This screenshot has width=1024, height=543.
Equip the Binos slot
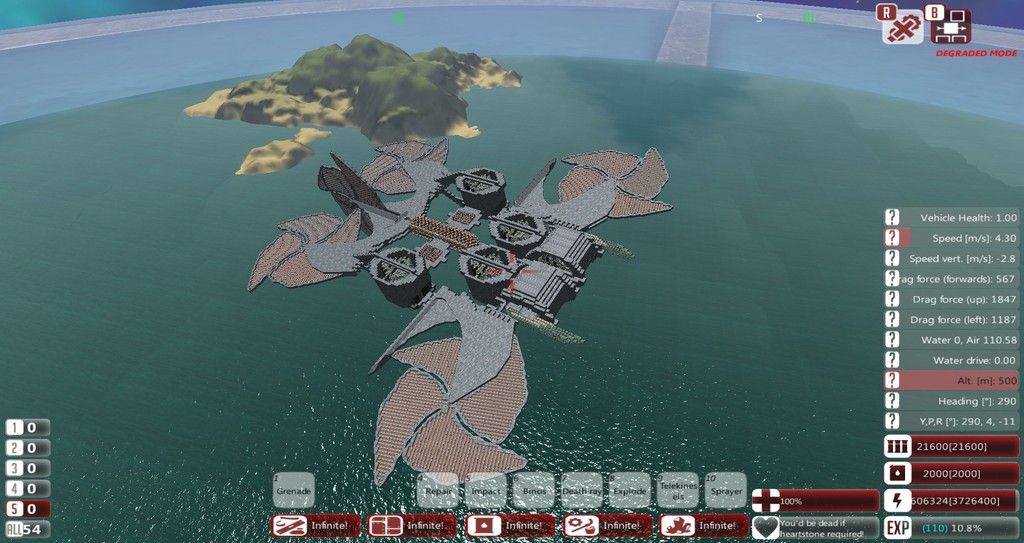(534, 490)
